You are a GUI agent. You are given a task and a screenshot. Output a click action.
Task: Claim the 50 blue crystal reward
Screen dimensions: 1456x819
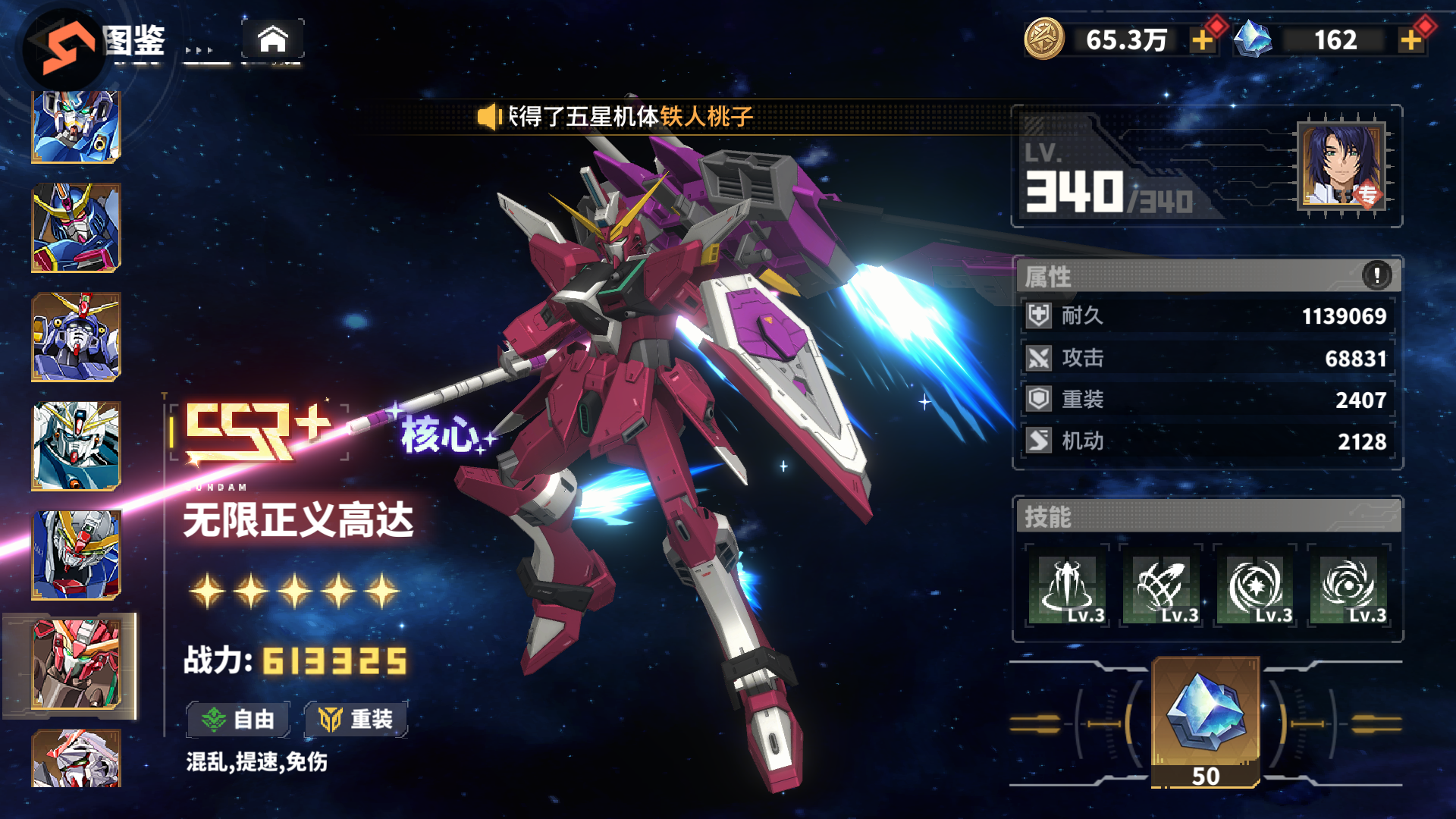coord(1205,722)
